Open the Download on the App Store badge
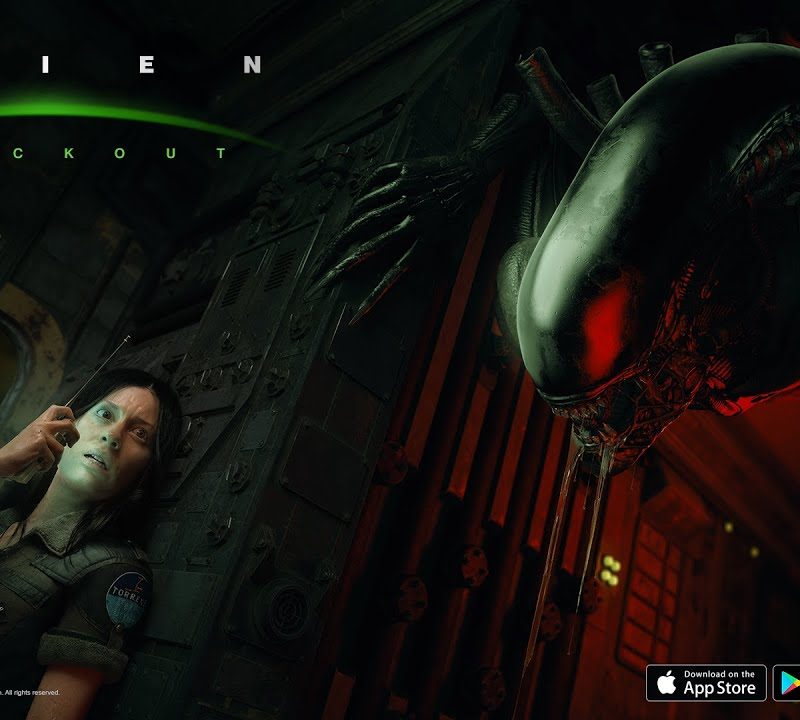The width and height of the screenshot is (800, 720). (706, 683)
